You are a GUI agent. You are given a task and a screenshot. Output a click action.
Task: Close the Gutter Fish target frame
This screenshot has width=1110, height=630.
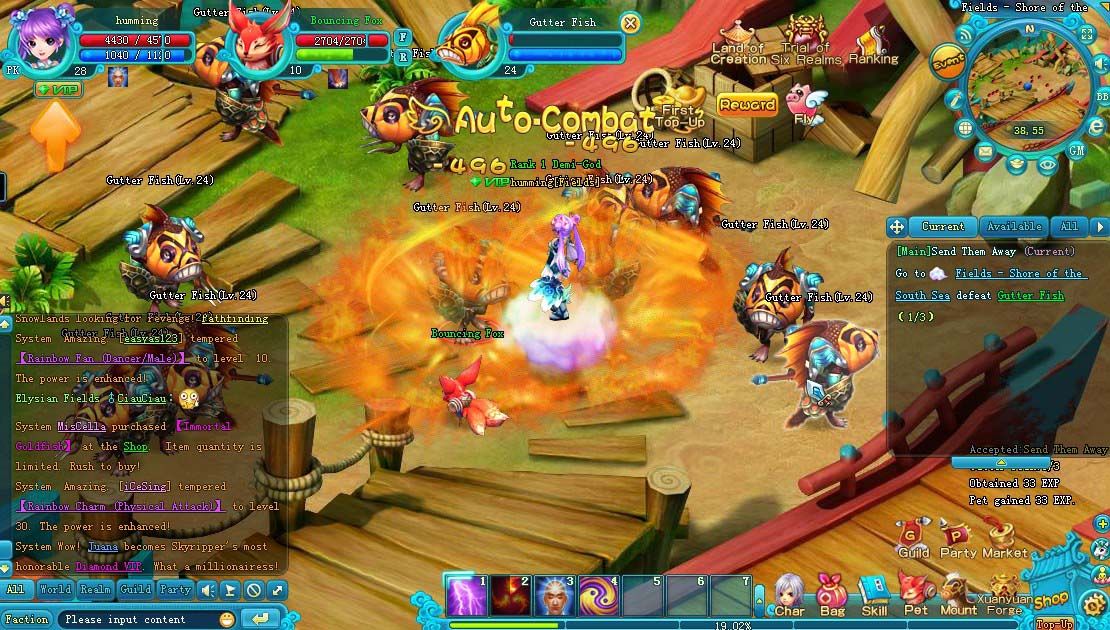[630, 22]
